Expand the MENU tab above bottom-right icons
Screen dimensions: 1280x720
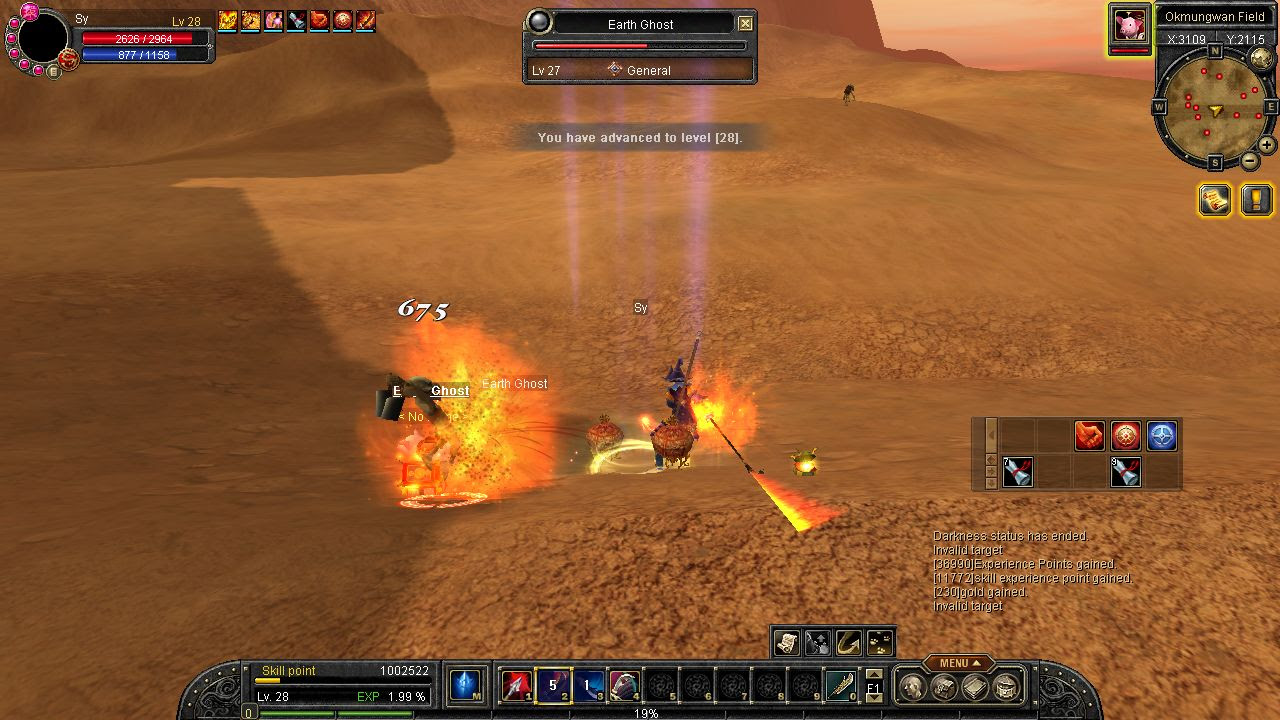pyautogui.click(x=958, y=663)
